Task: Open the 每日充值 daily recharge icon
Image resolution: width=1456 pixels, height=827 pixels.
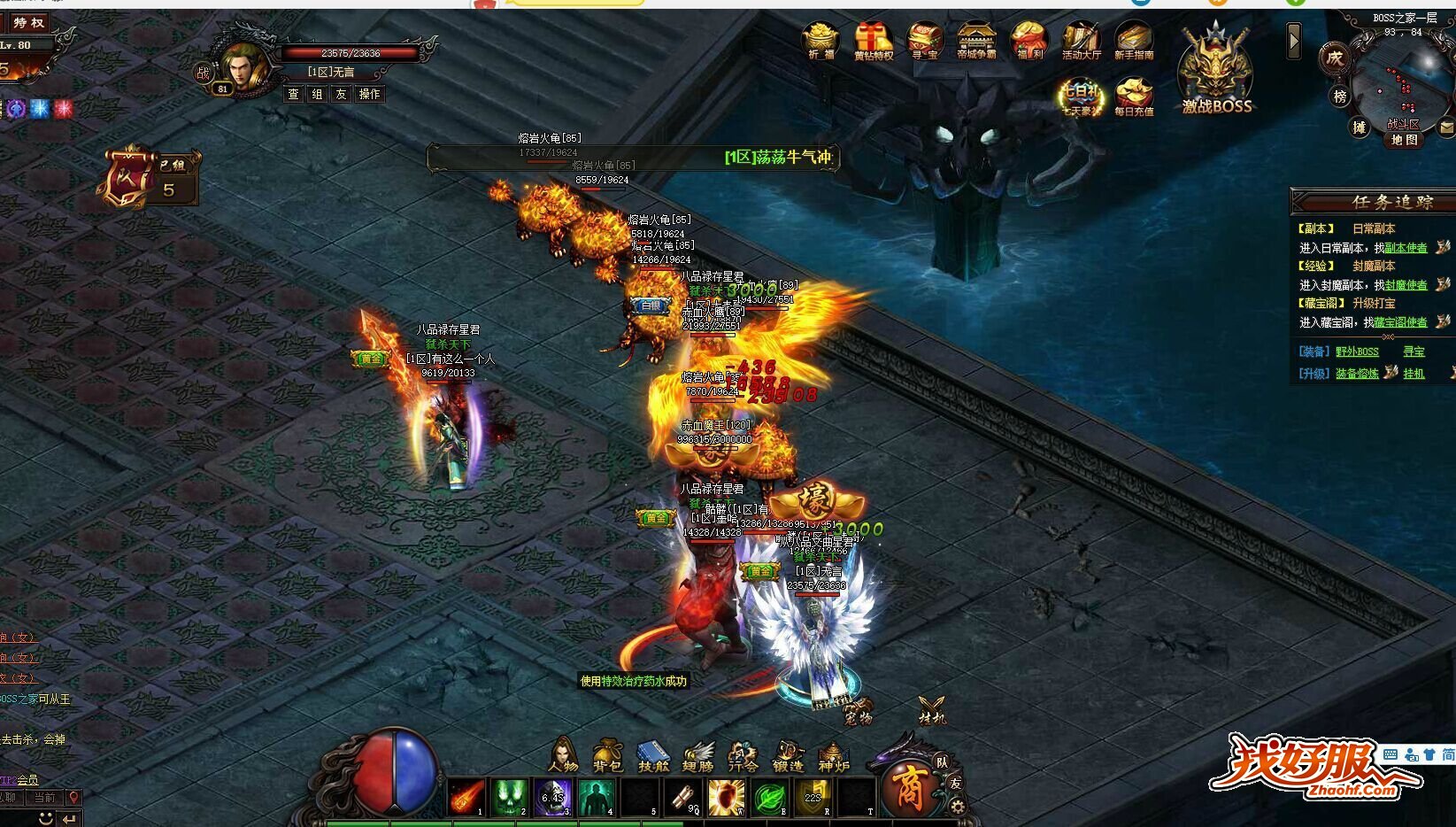Action: (x=1133, y=96)
